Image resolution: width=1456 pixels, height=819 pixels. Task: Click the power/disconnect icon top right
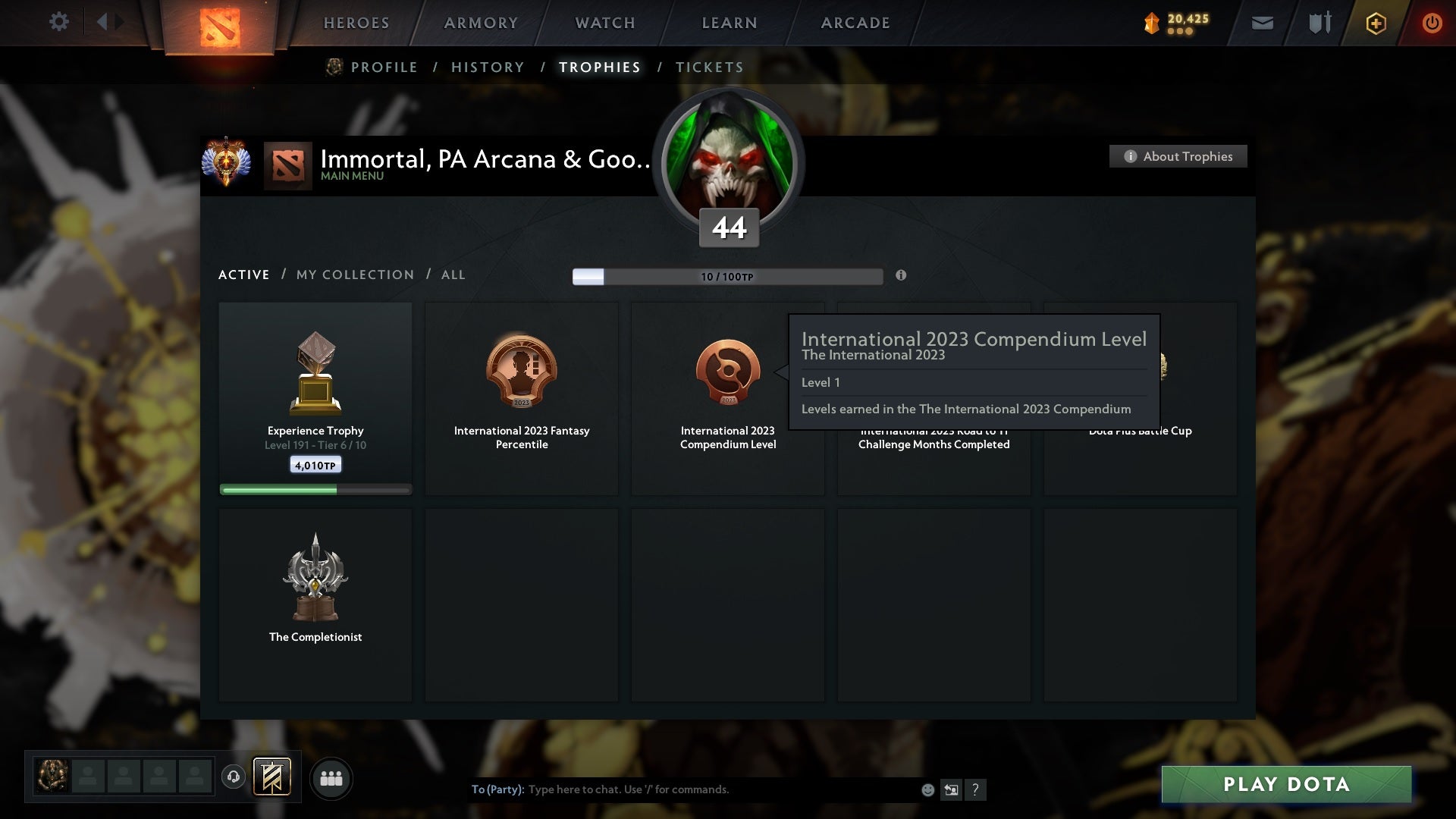(x=1432, y=23)
